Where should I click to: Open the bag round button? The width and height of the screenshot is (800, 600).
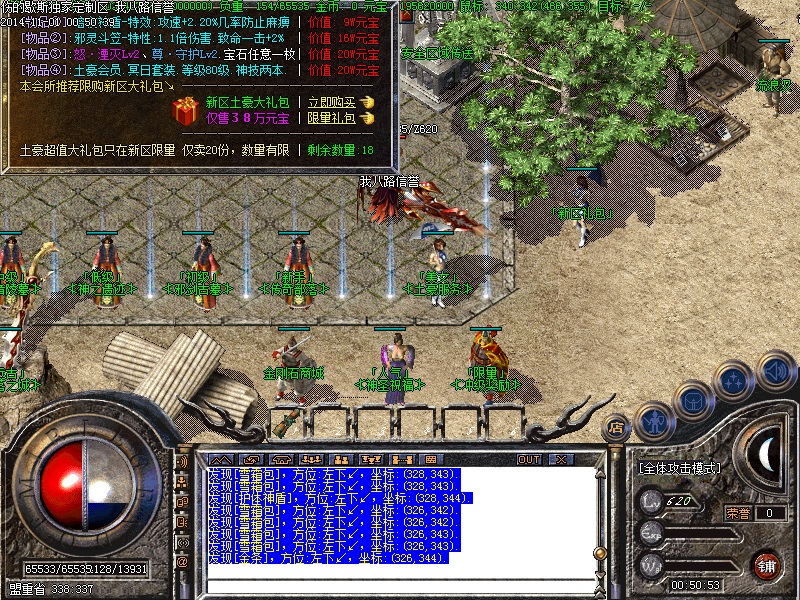click(x=692, y=400)
